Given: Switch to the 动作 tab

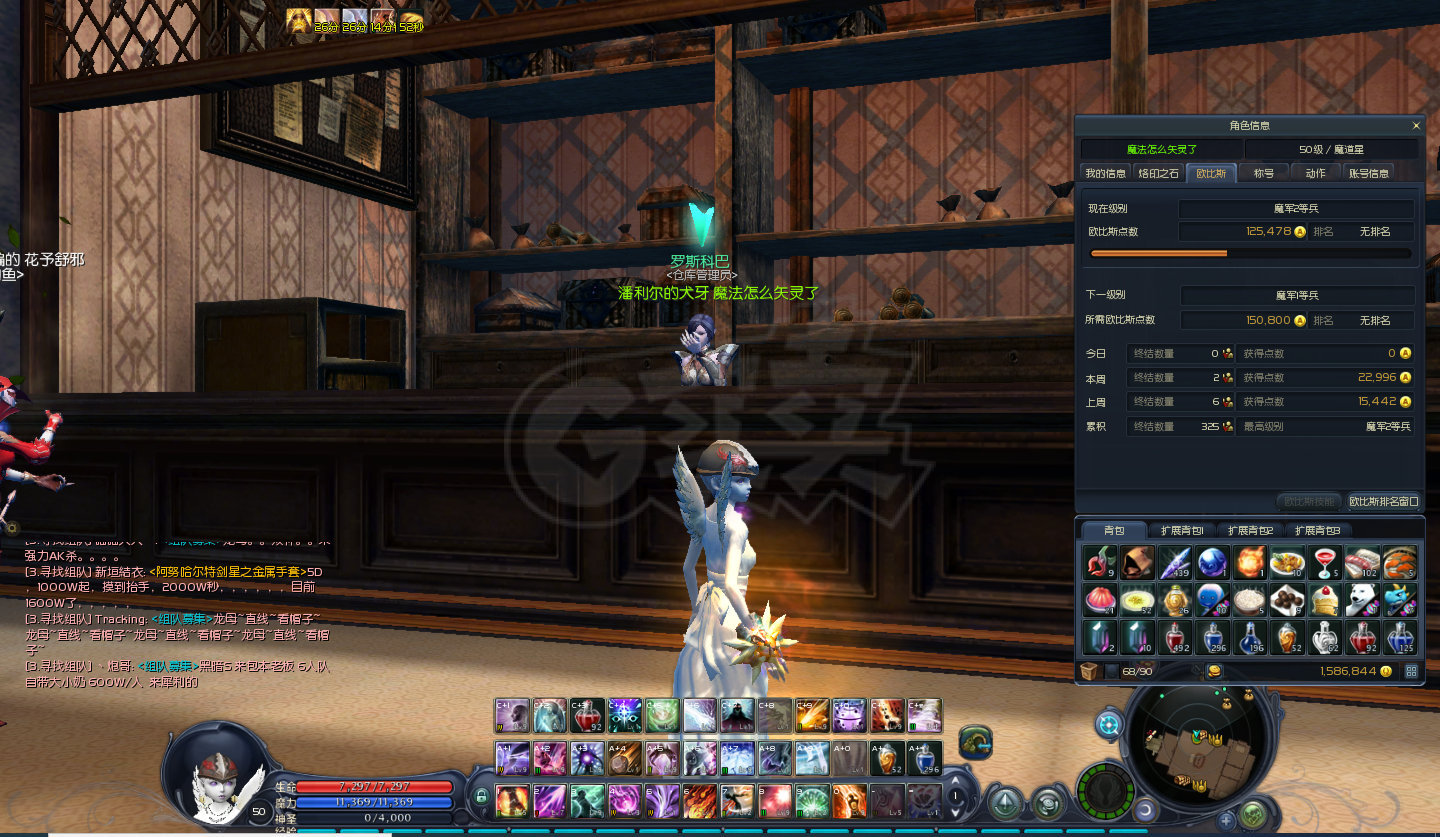Looking at the screenshot, I should click(1315, 173).
